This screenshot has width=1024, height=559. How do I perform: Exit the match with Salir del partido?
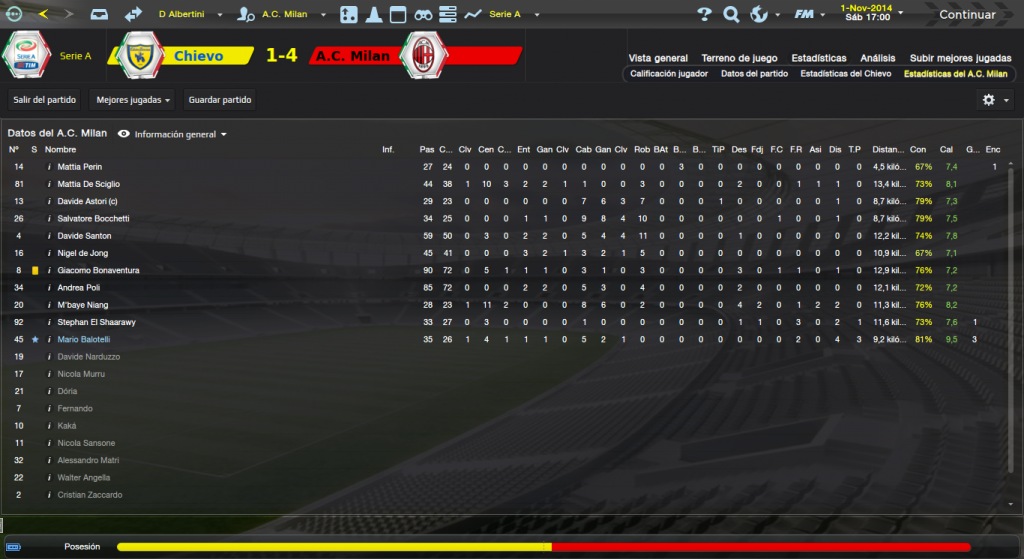(x=45, y=100)
